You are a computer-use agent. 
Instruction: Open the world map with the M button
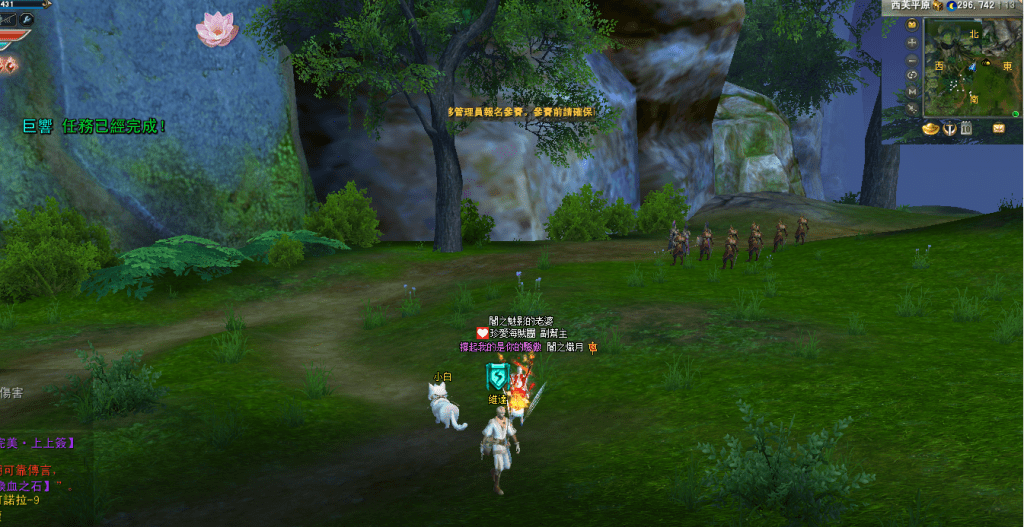912,90
